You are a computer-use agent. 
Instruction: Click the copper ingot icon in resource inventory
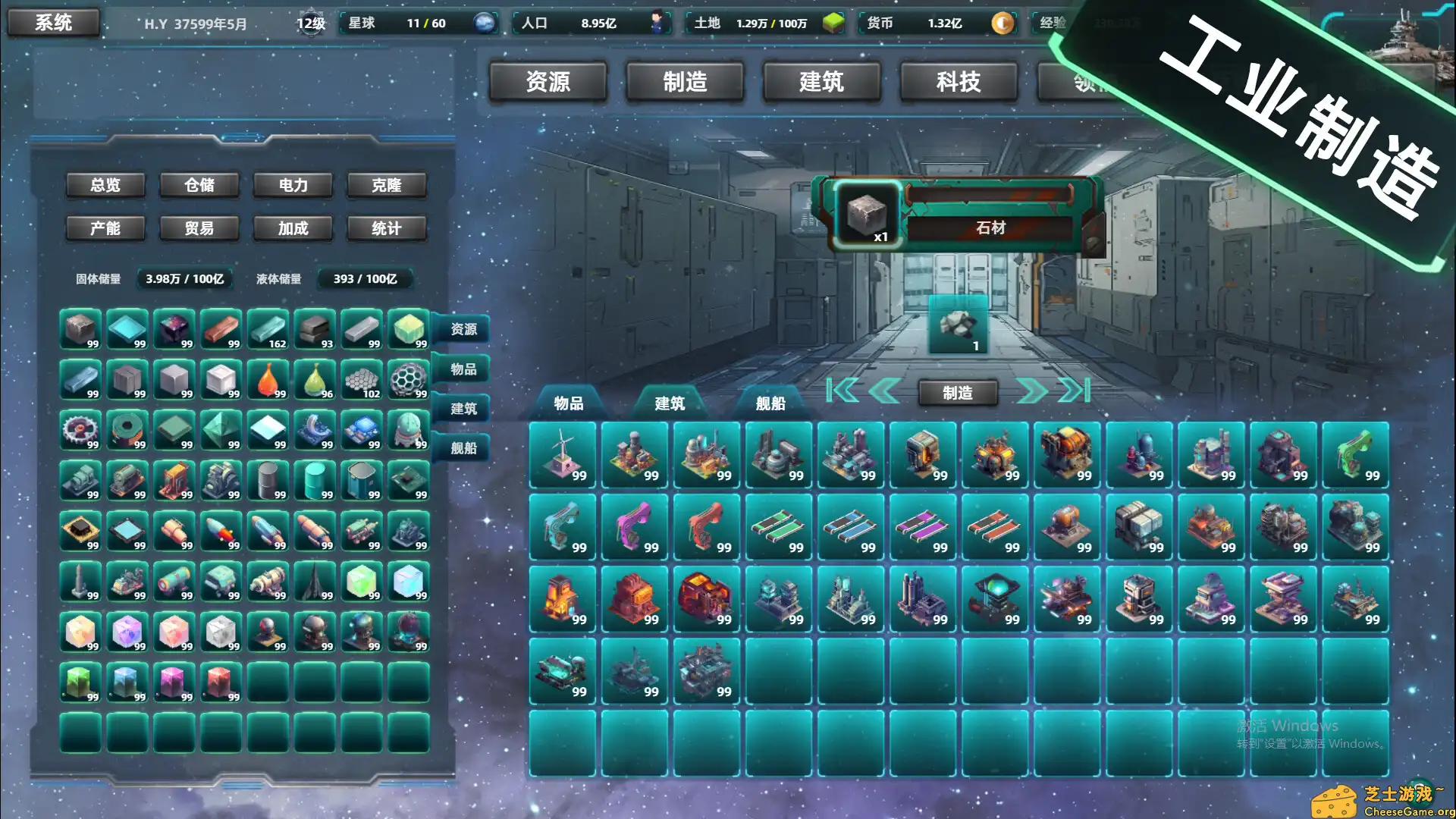[221, 329]
